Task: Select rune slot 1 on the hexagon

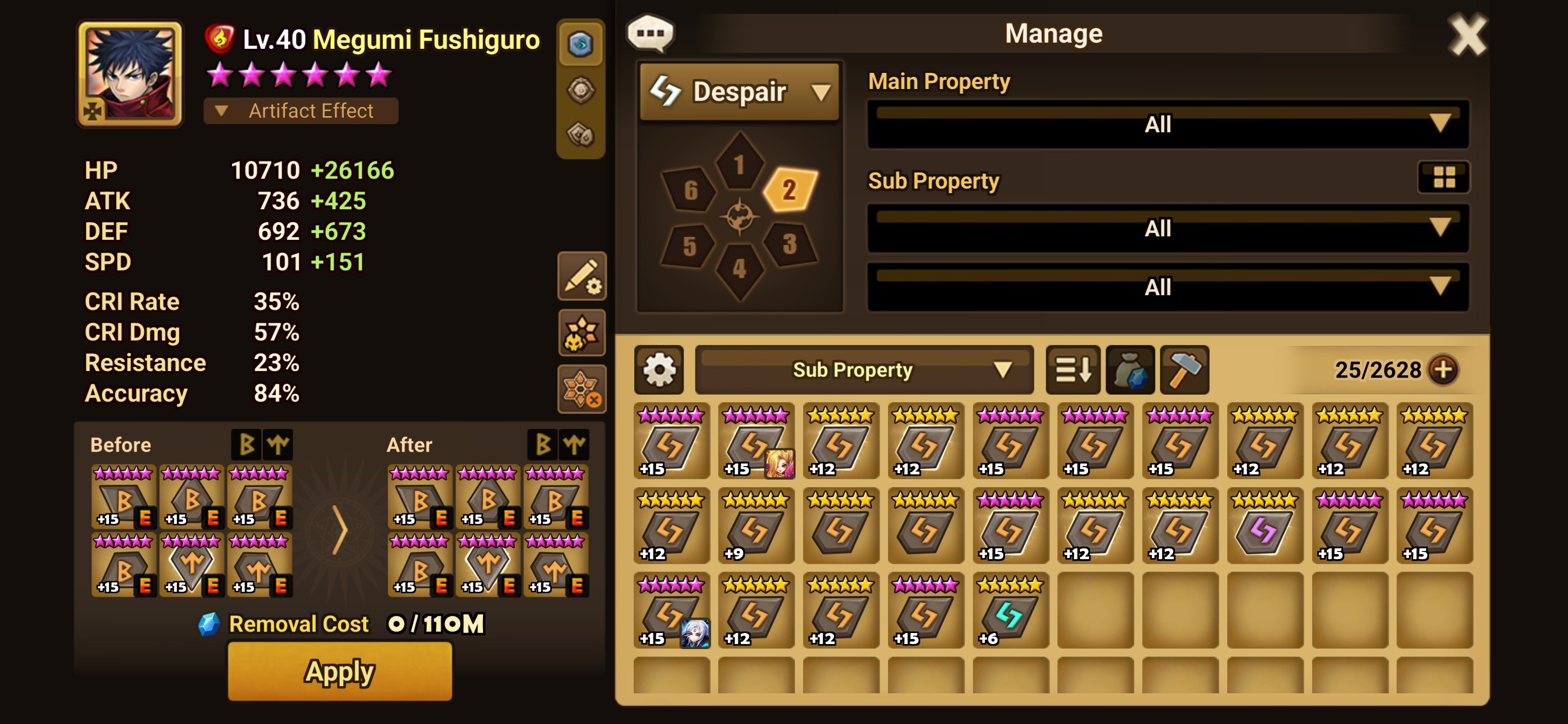Action: [x=739, y=164]
